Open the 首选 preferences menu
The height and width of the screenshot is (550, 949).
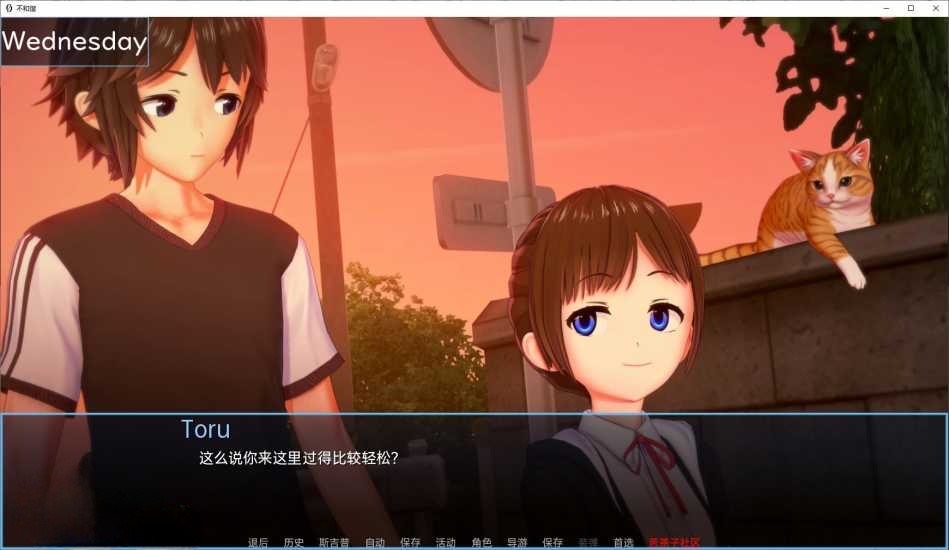(623, 543)
